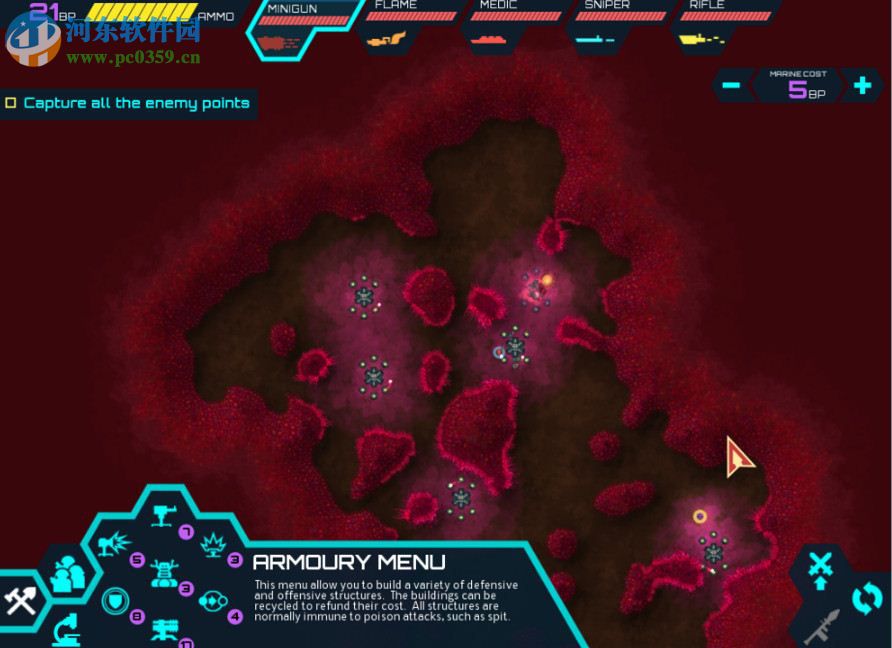Increase marine cost with the plus button
This screenshot has height=648, width=892.
(x=861, y=86)
